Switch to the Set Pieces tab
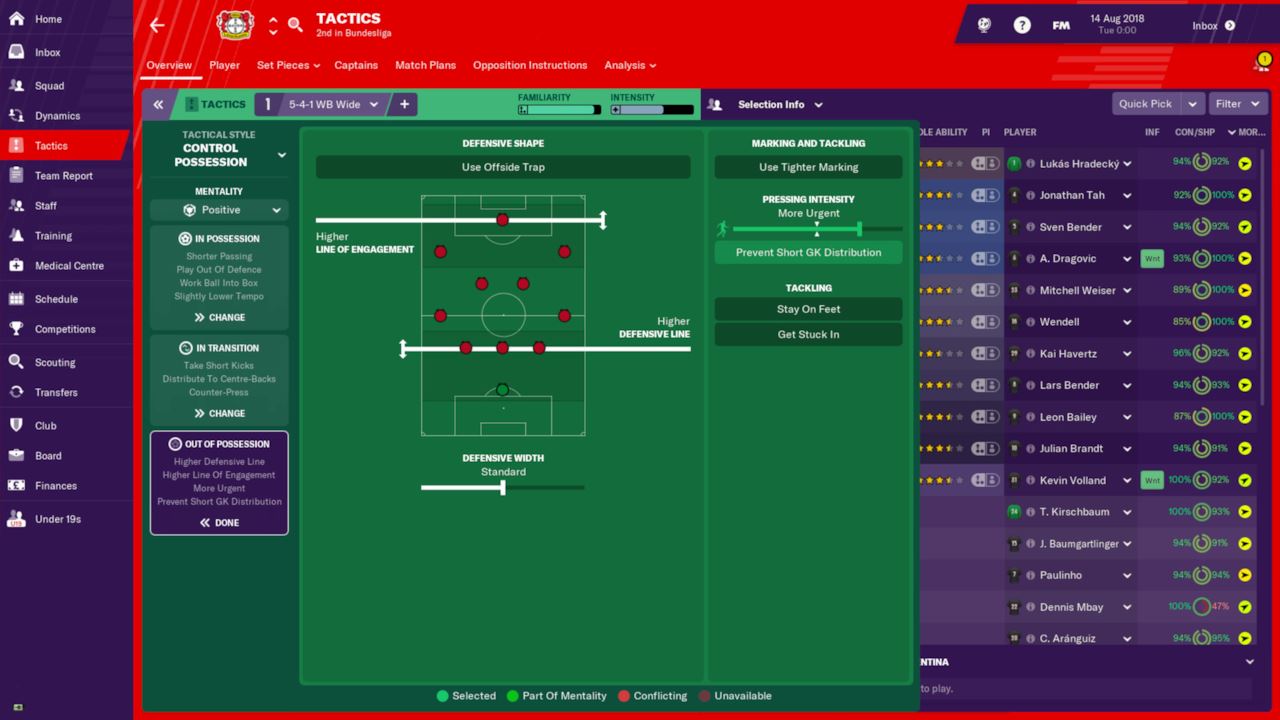 [283, 65]
